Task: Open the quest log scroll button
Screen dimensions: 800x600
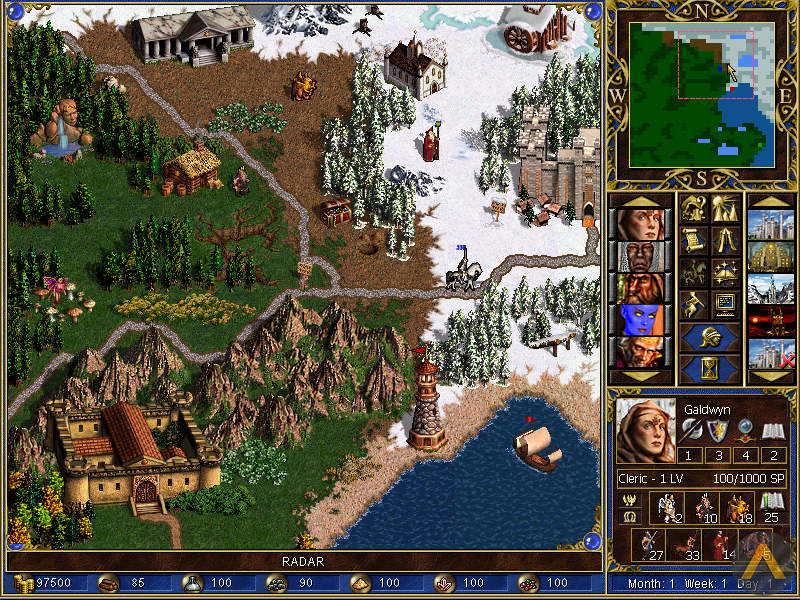Action: (x=695, y=240)
